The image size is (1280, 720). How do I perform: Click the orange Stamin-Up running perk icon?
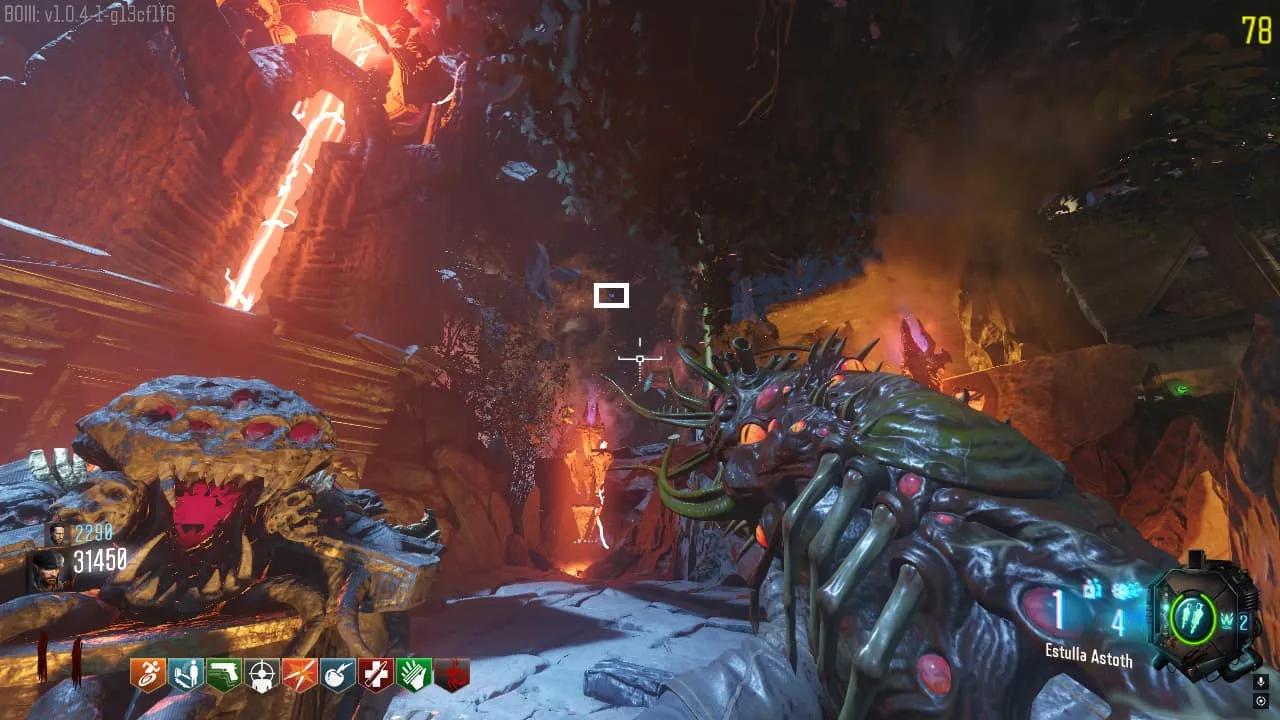pyautogui.click(x=146, y=675)
